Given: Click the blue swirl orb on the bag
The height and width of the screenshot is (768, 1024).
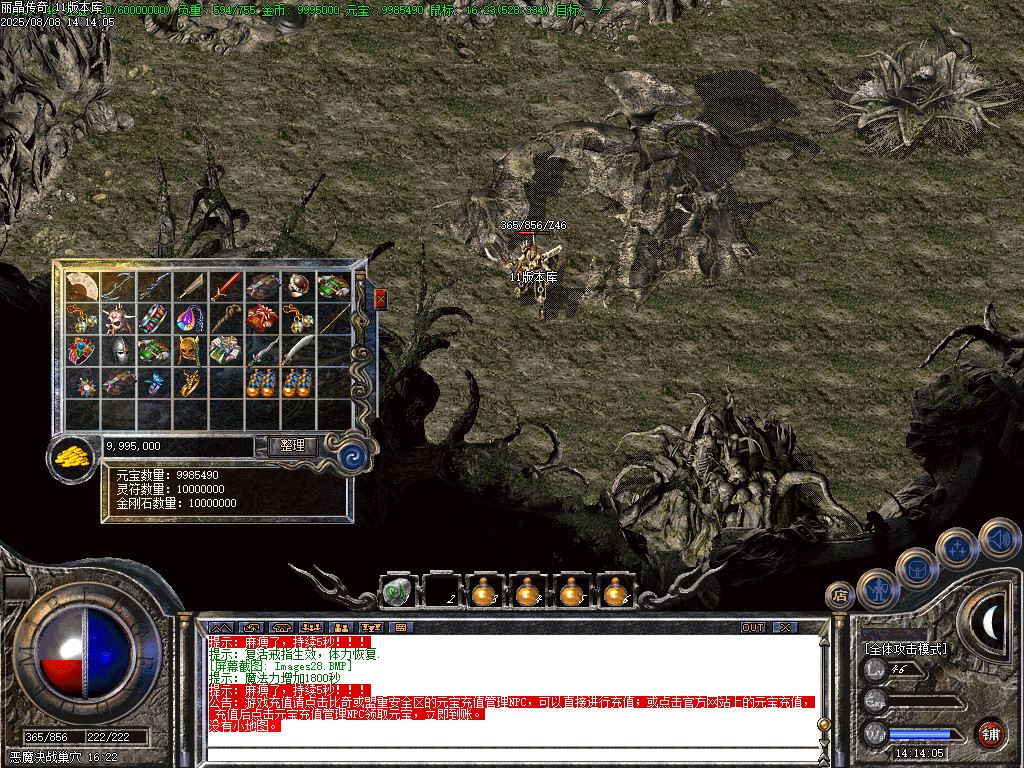Looking at the screenshot, I should tap(352, 455).
